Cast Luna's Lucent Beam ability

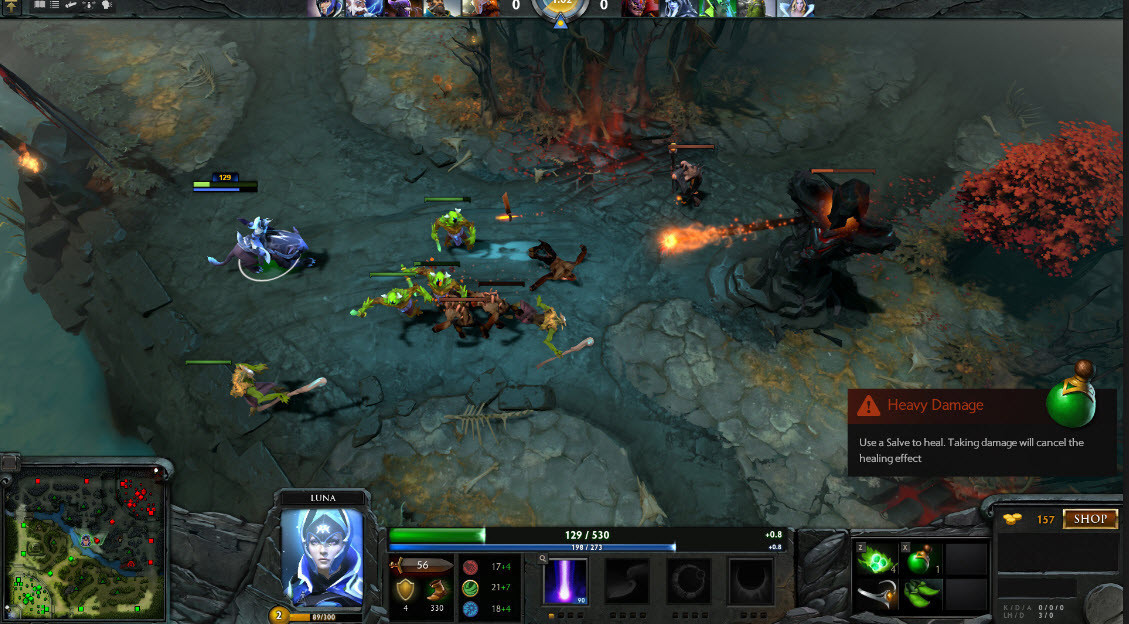(x=565, y=581)
